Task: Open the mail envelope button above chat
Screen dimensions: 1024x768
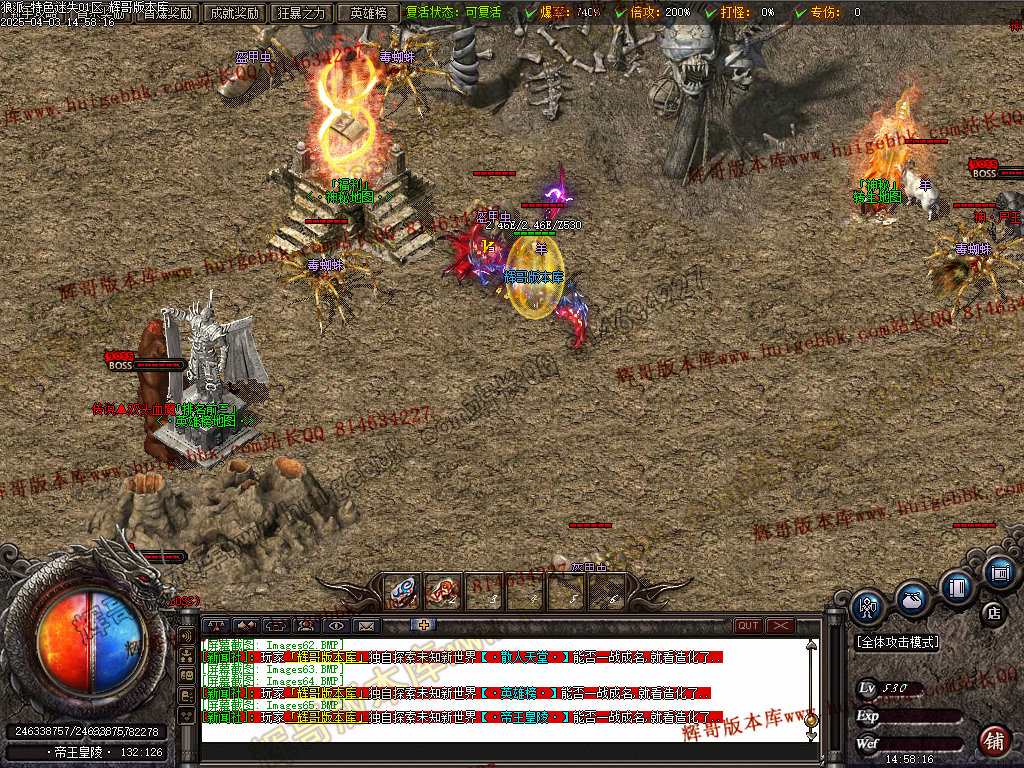Action: click(365, 626)
